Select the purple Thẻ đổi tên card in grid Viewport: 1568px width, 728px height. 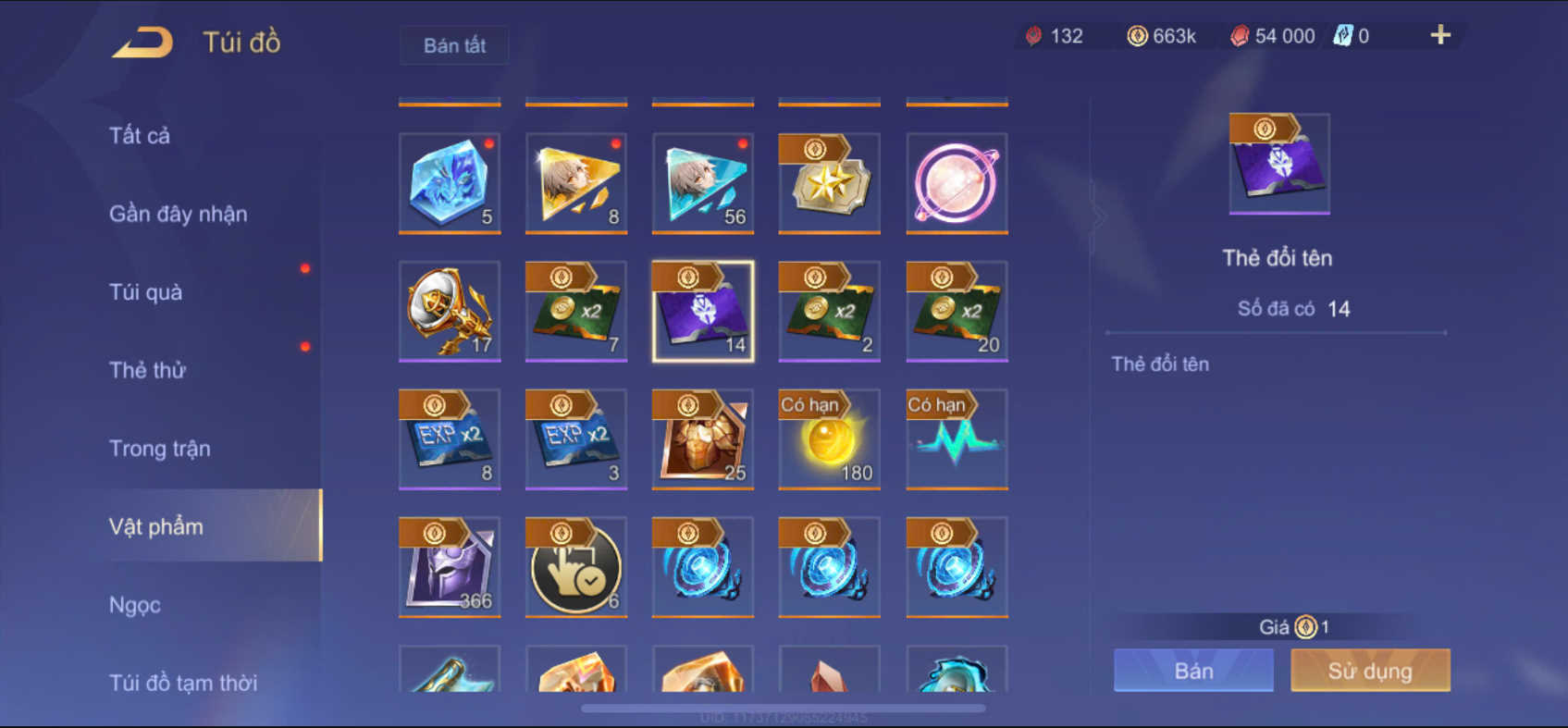(702, 312)
